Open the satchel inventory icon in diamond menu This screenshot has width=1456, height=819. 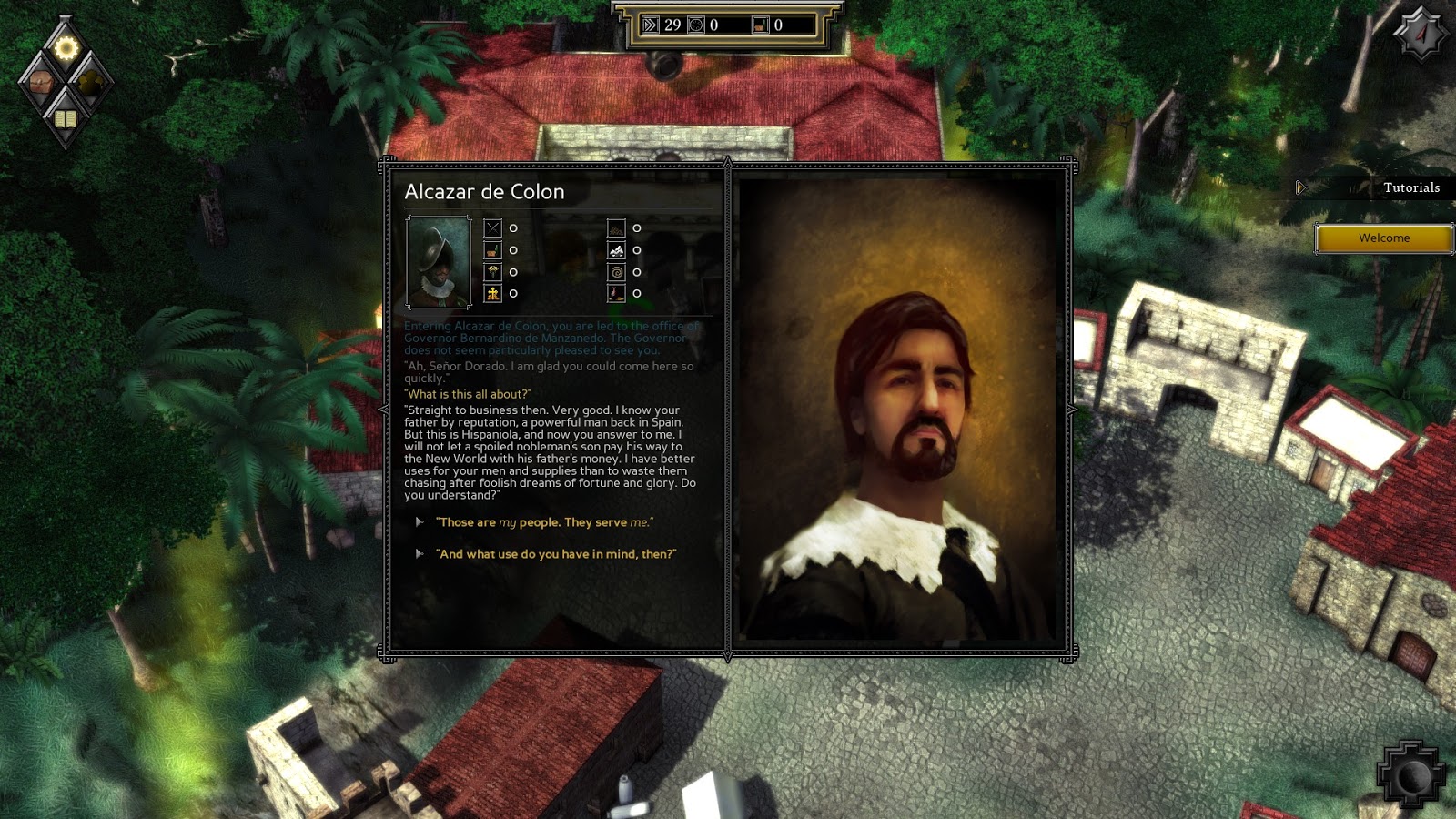click(41, 84)
